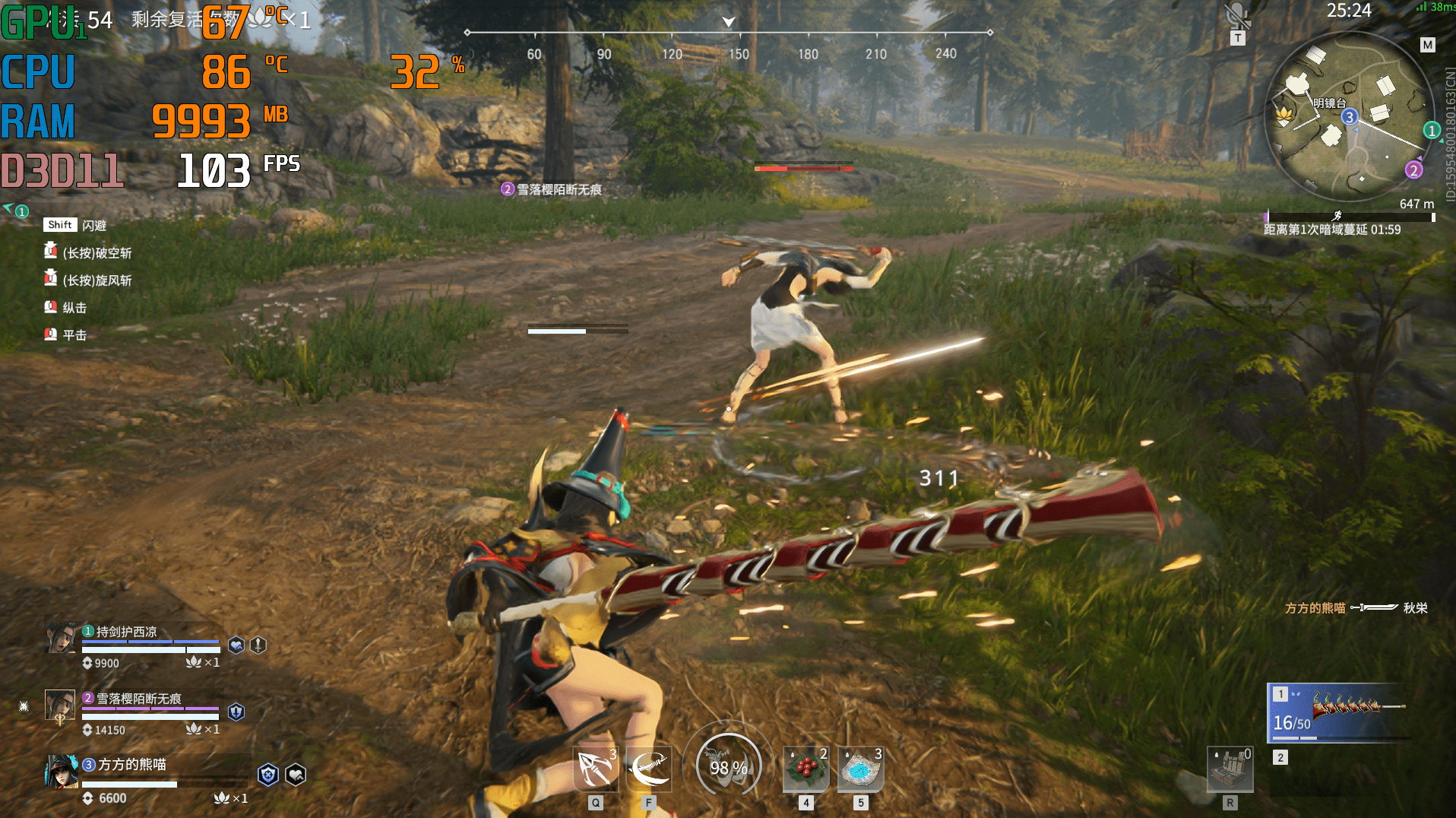This screenshot has height=818, width=1456.
Task: Select the red berries consumable slot
Action: 806,769
